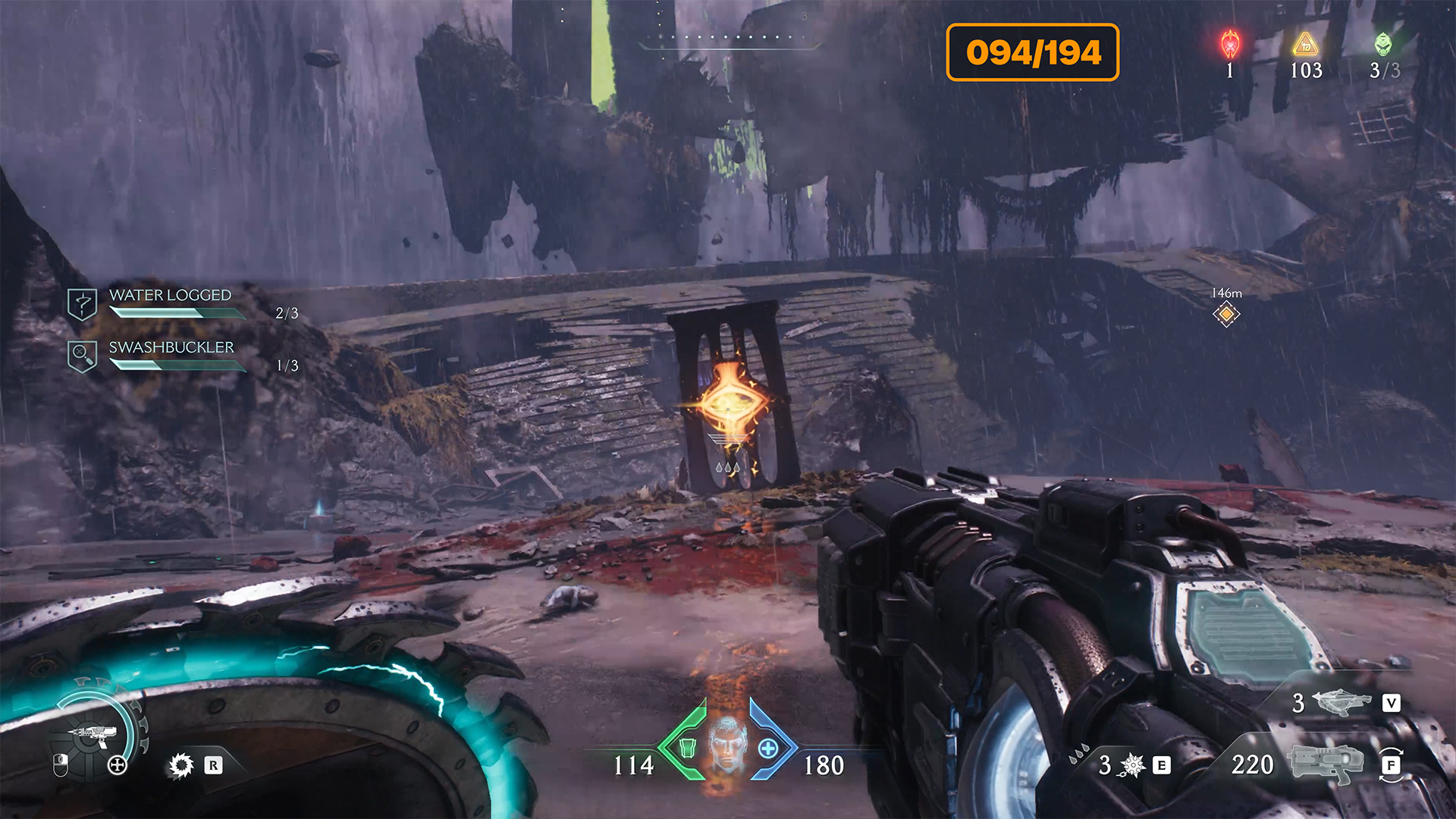Image resolution: width=1456 pixels, height=819 pixels.
Task: Click the objective marker showing 146m
Action: (x=1225, y=313)
